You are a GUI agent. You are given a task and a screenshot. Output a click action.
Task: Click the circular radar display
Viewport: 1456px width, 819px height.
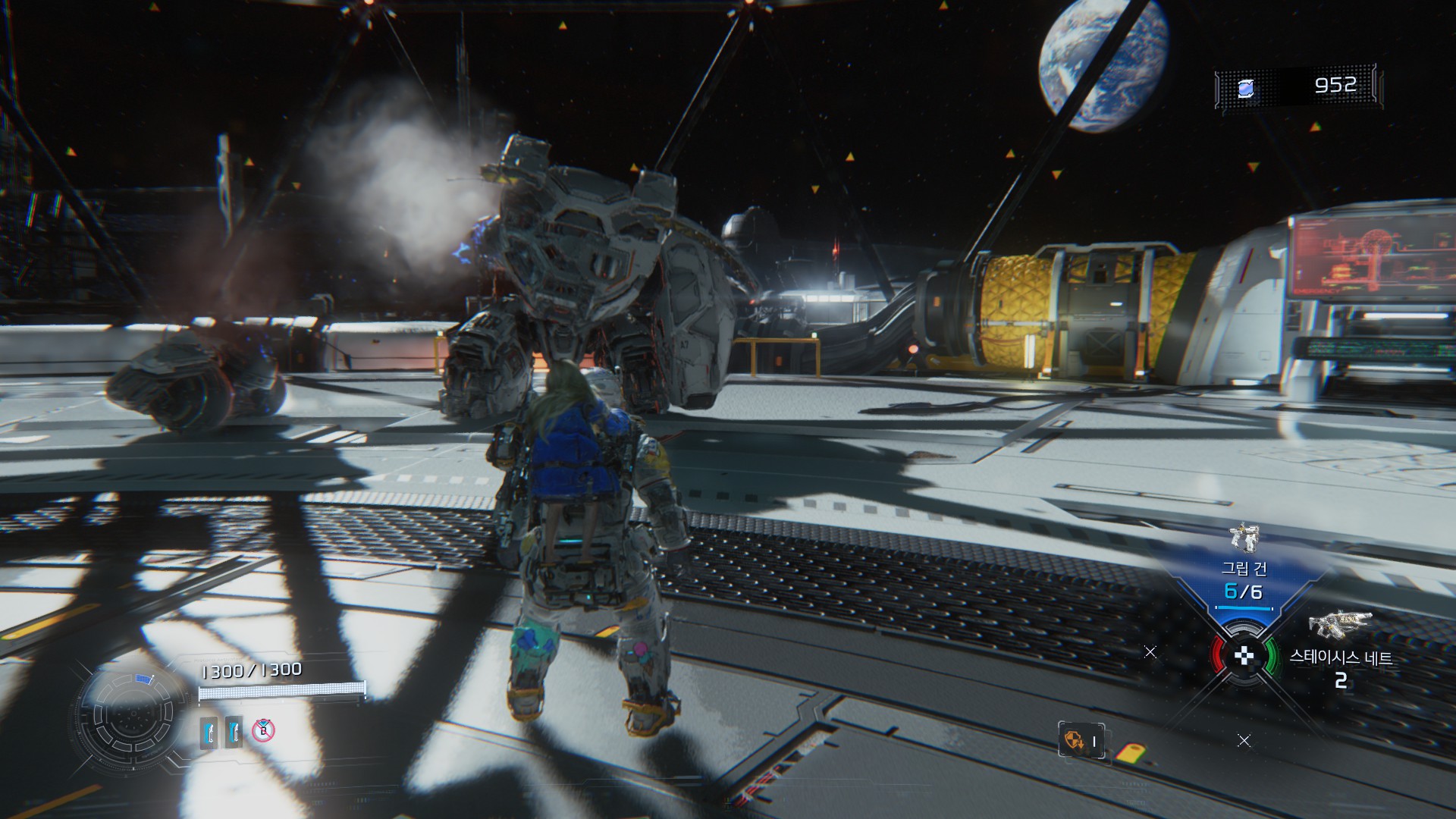tap(130, 714)
